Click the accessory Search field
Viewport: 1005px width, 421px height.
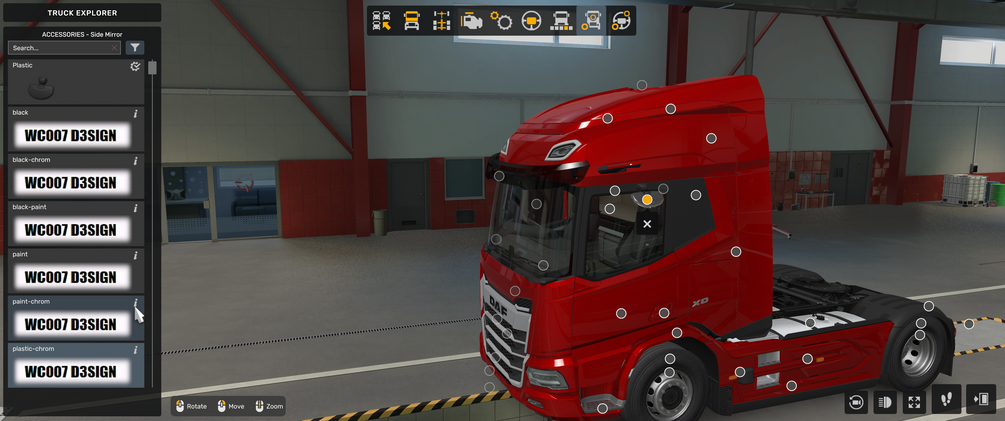coord(62,48)
